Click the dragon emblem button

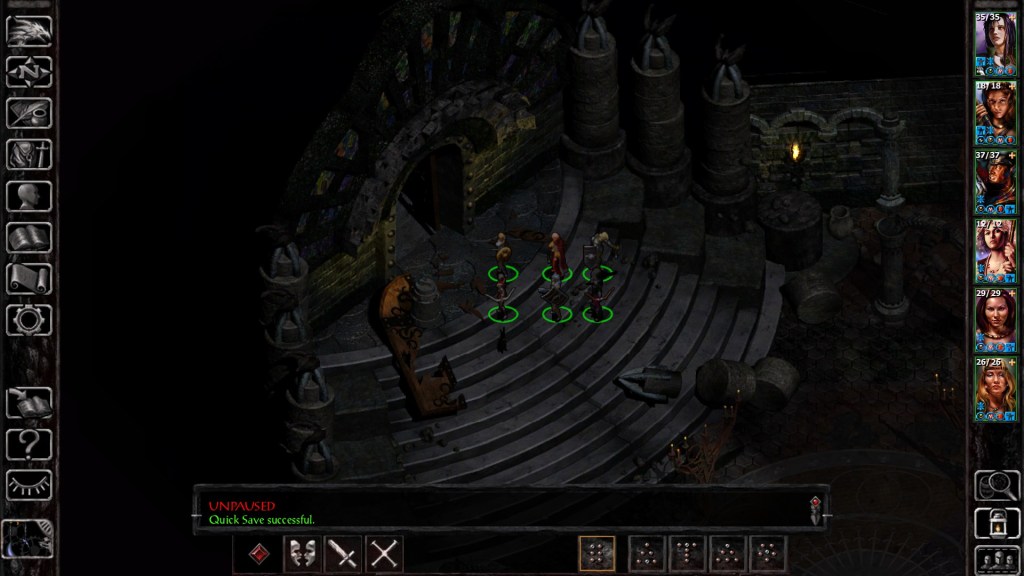[x=29, y=30]
